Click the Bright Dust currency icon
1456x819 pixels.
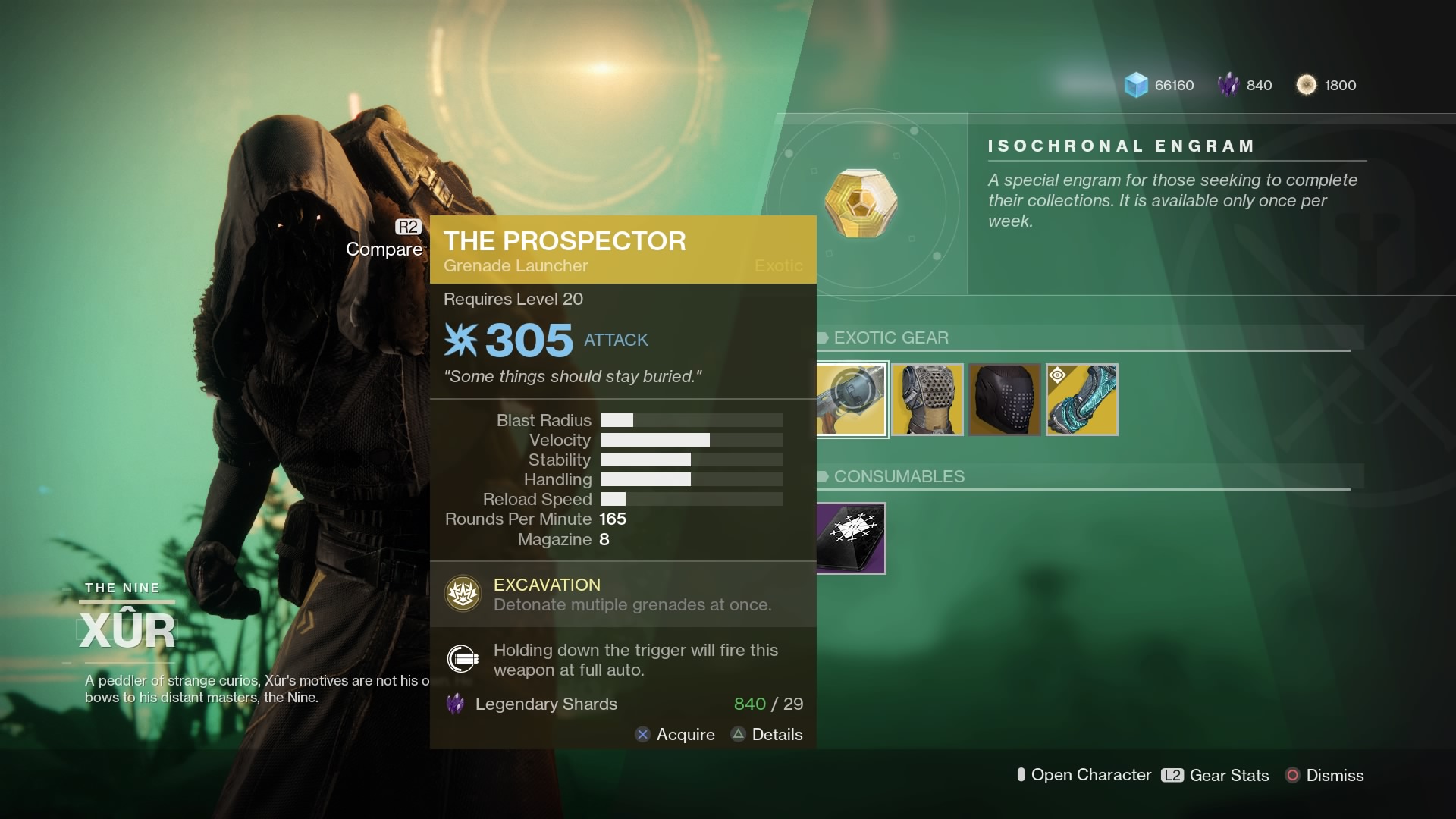tap(1307, 85)
